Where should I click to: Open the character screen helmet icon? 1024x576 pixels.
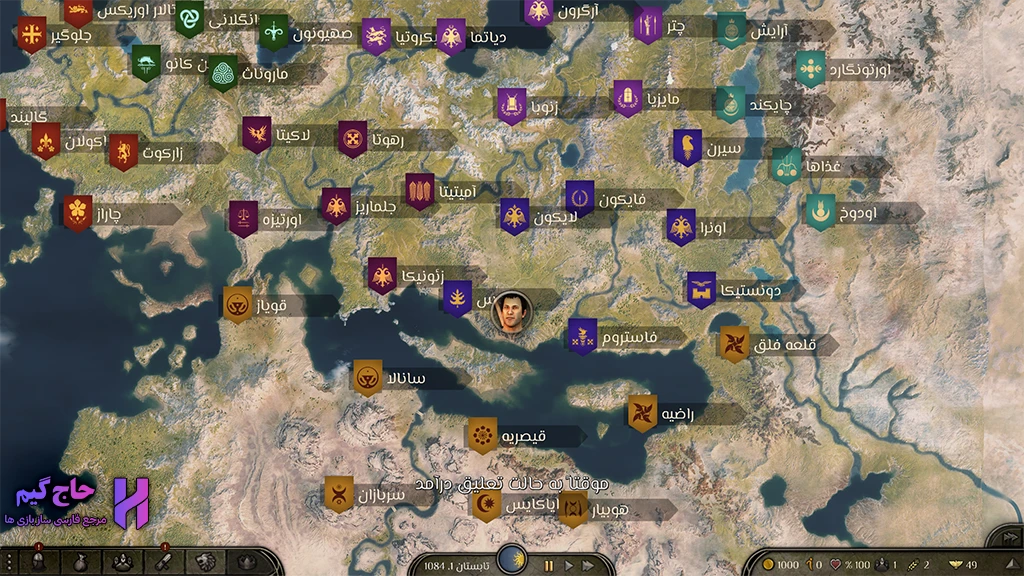pyautogui.click(x=37, y=562)
